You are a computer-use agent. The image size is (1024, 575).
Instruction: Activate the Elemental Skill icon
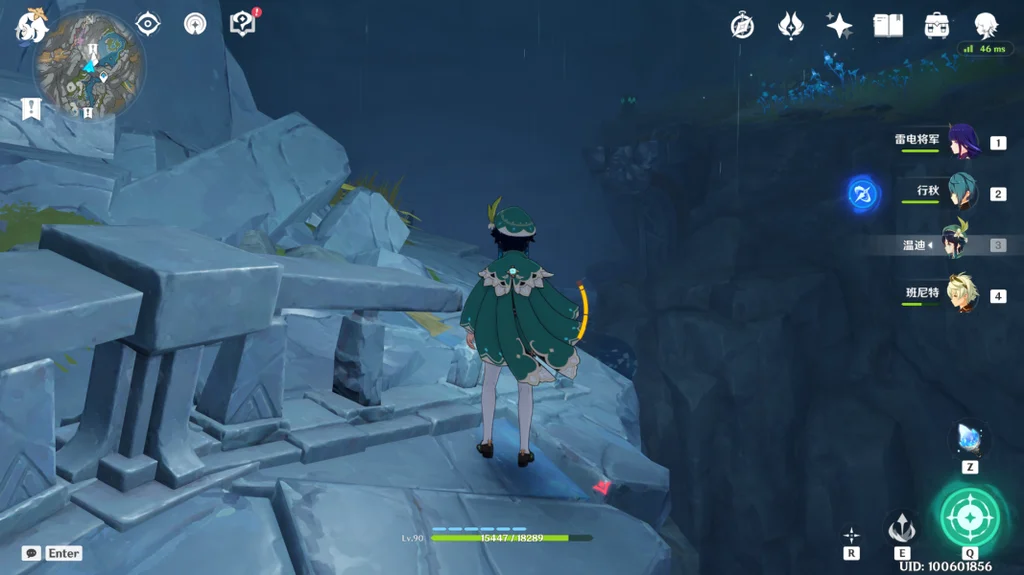pos(902,526)
